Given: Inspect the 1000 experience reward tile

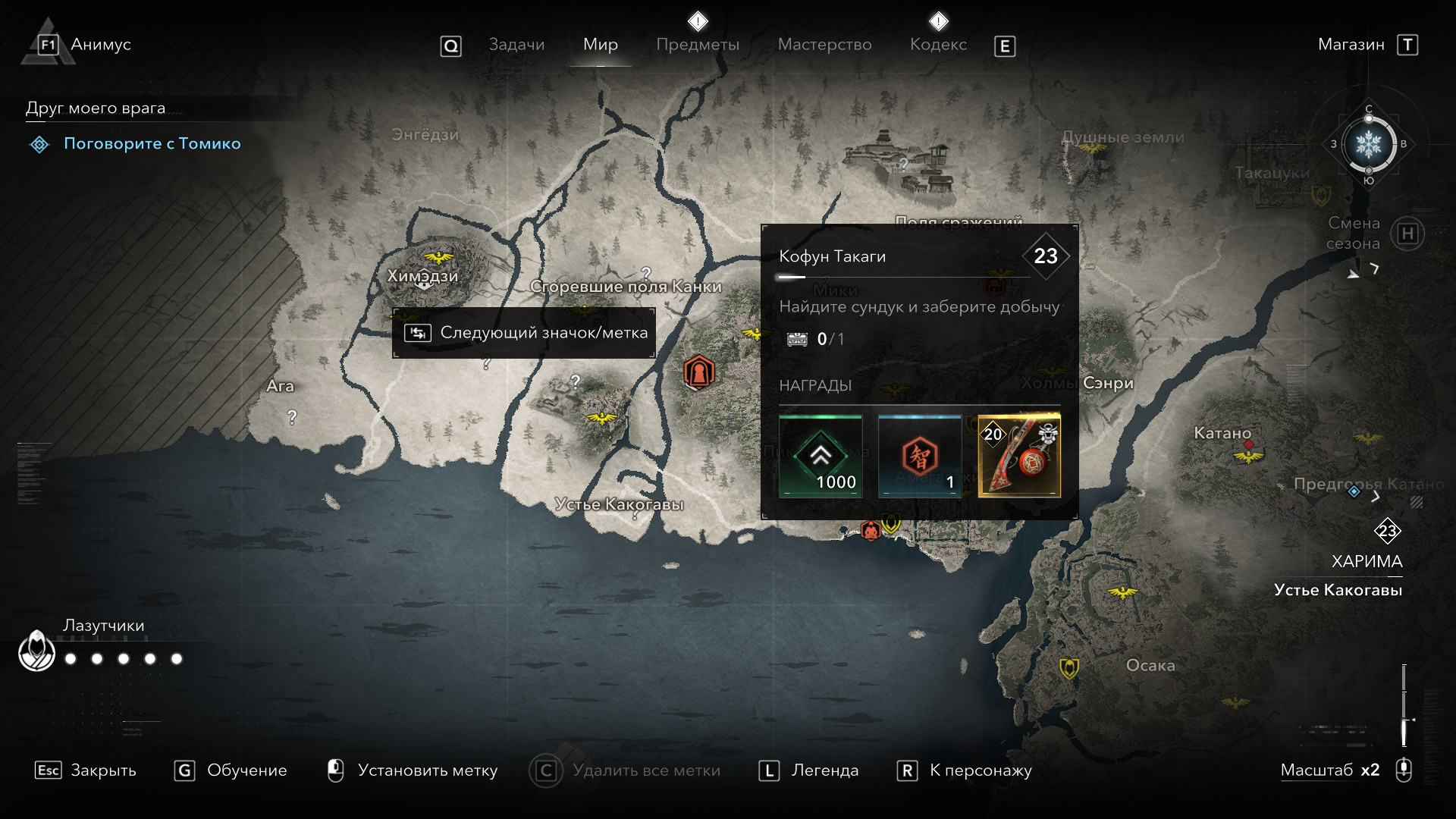Looking at the screenshot, I should tap(821, 457).
